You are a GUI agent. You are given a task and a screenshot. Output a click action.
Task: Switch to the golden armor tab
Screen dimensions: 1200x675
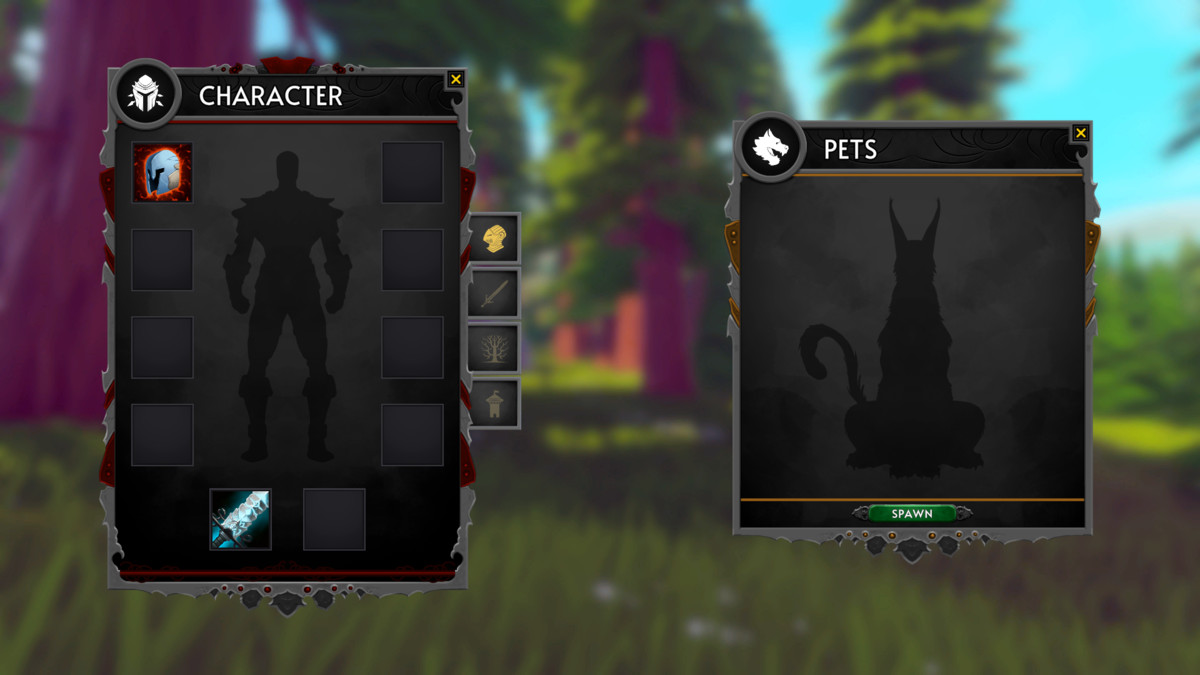click(x=495, y=239)
